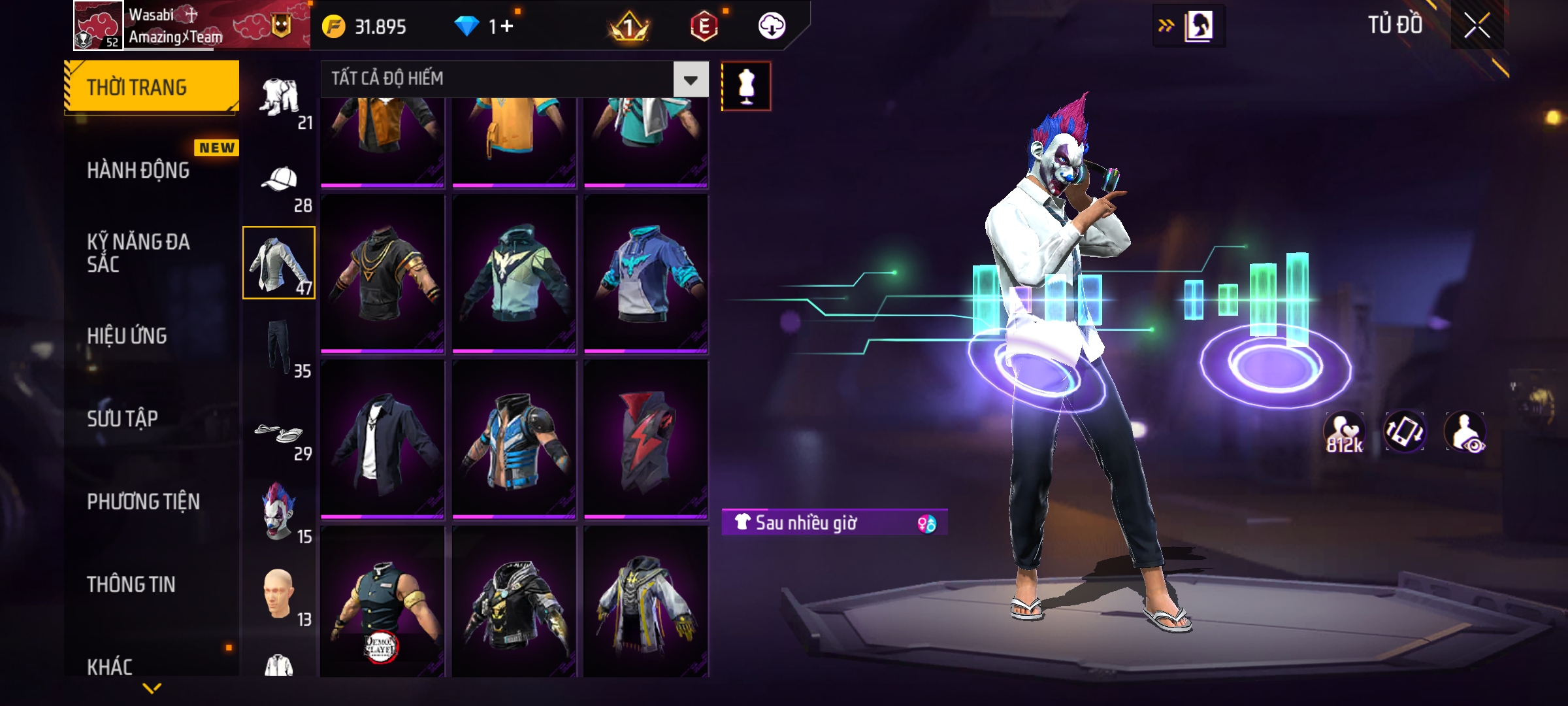
Task: Select the bald head face category
Action: click(280, 595)
